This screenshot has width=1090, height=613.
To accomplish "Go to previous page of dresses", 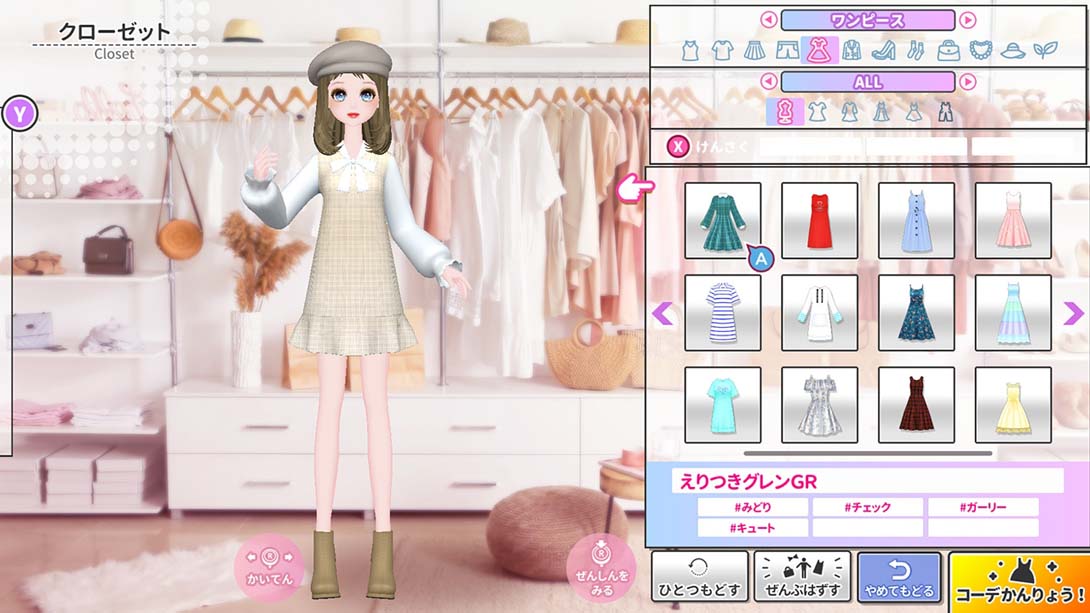I will point(662,314).
